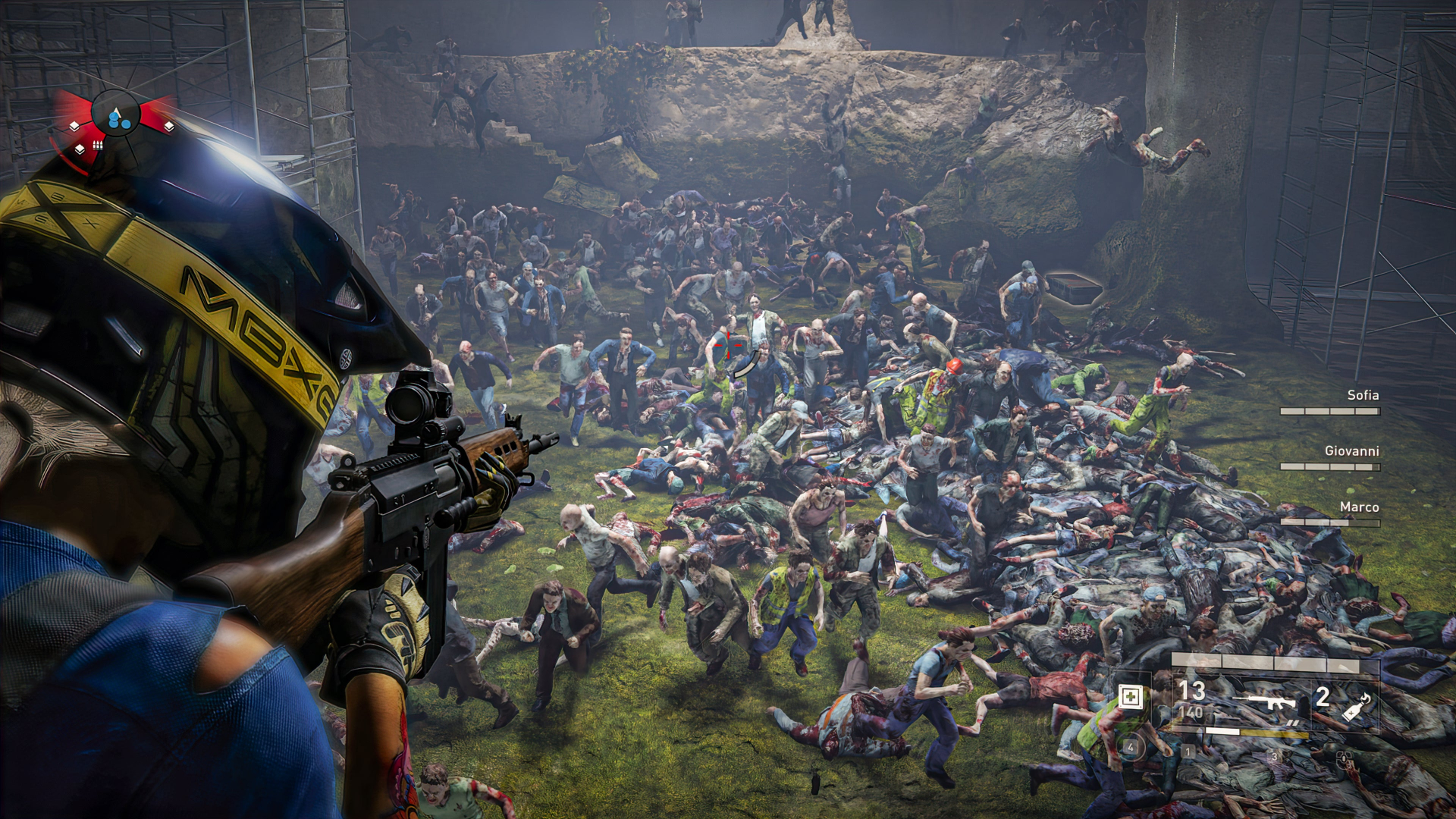
Task: Click teammate Giovanni's name
Action: (x=1351, y=451)
